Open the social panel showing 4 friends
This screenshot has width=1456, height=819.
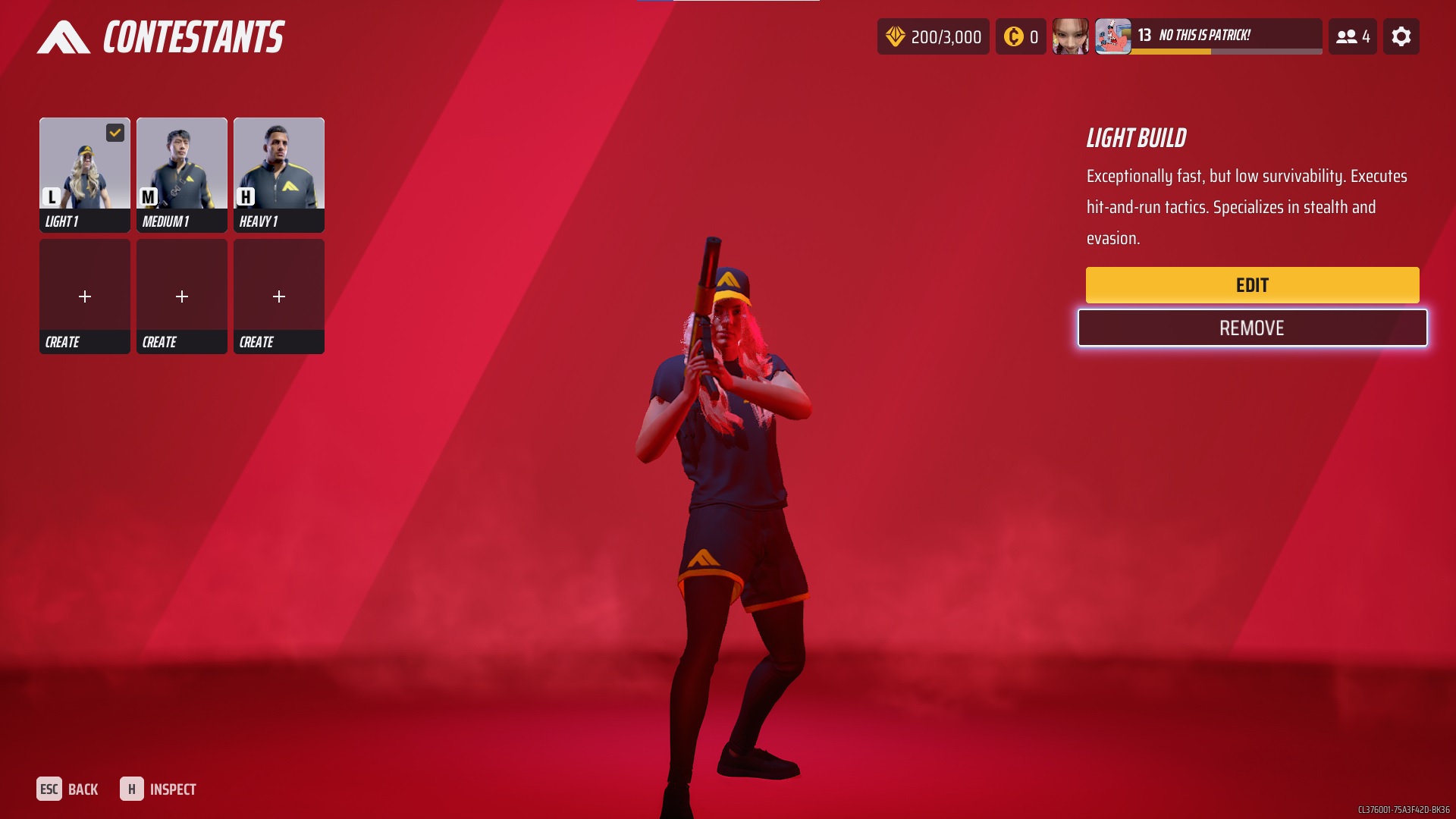click(x=1353, y=36)
